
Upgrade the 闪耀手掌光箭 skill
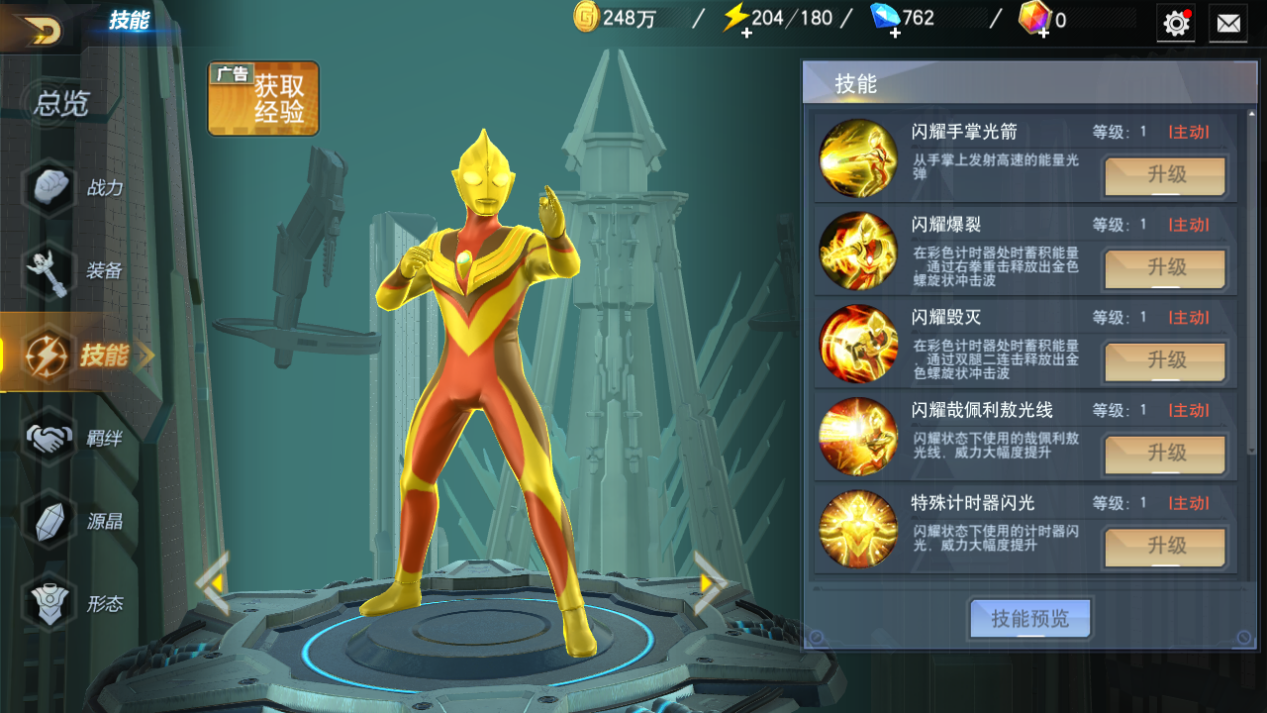click(1165, 176)
